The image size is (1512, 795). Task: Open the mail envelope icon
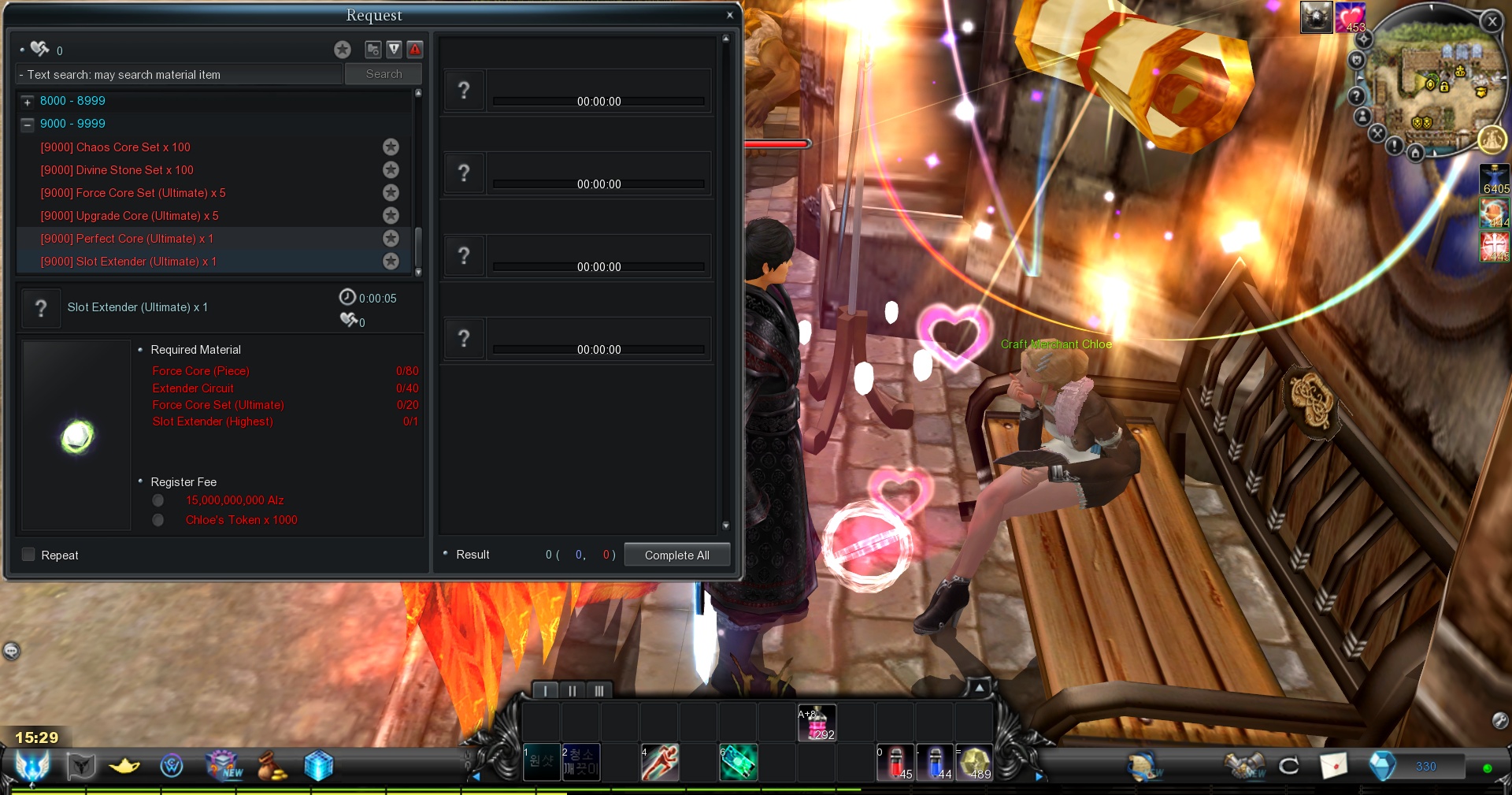tap(1333, 765)
